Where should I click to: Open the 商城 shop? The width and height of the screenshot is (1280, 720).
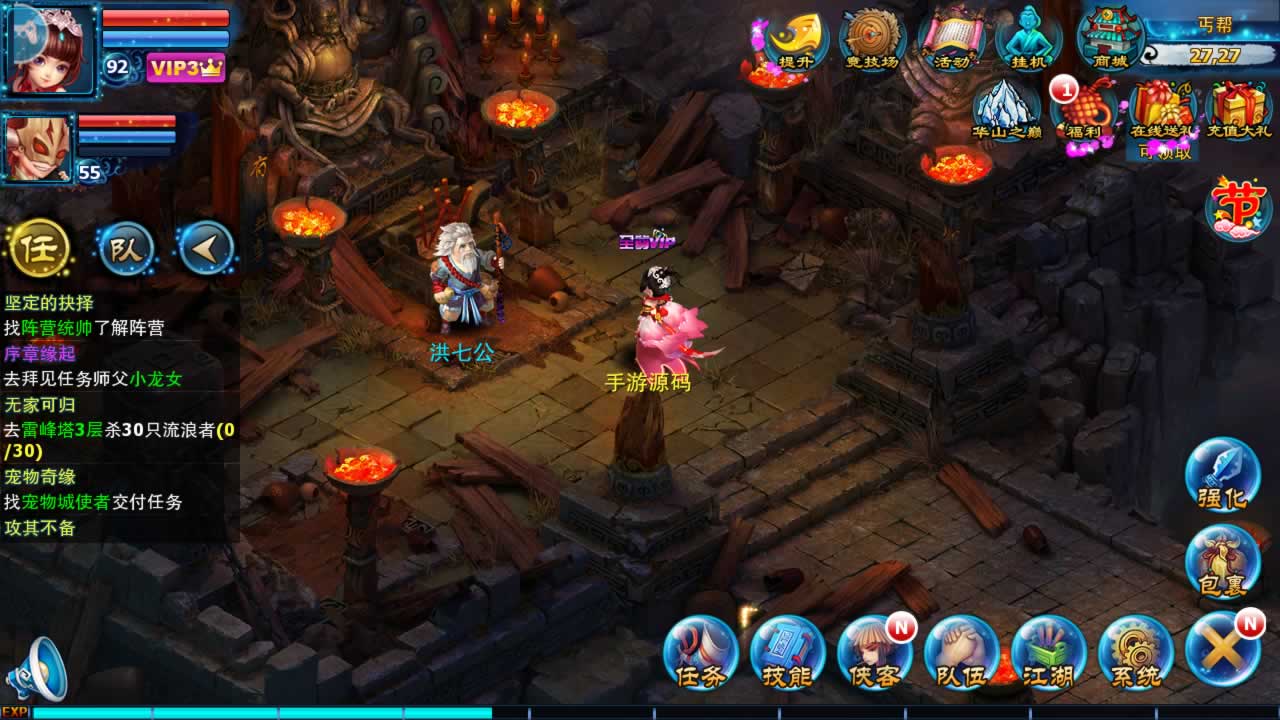pyautogui.click(x=1110, y=38)
